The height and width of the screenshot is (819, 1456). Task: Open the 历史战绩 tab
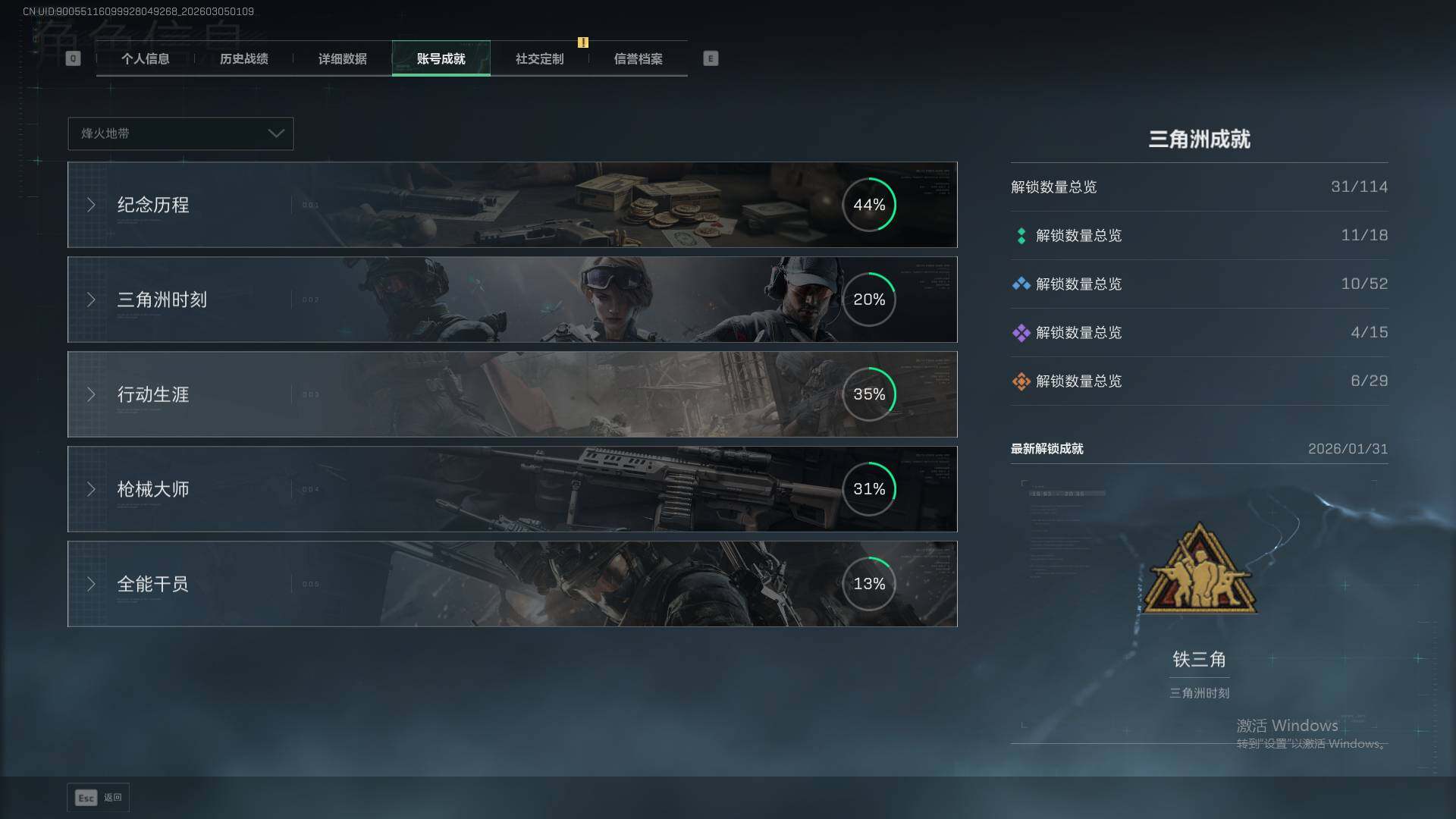click(x=243, y=59)
